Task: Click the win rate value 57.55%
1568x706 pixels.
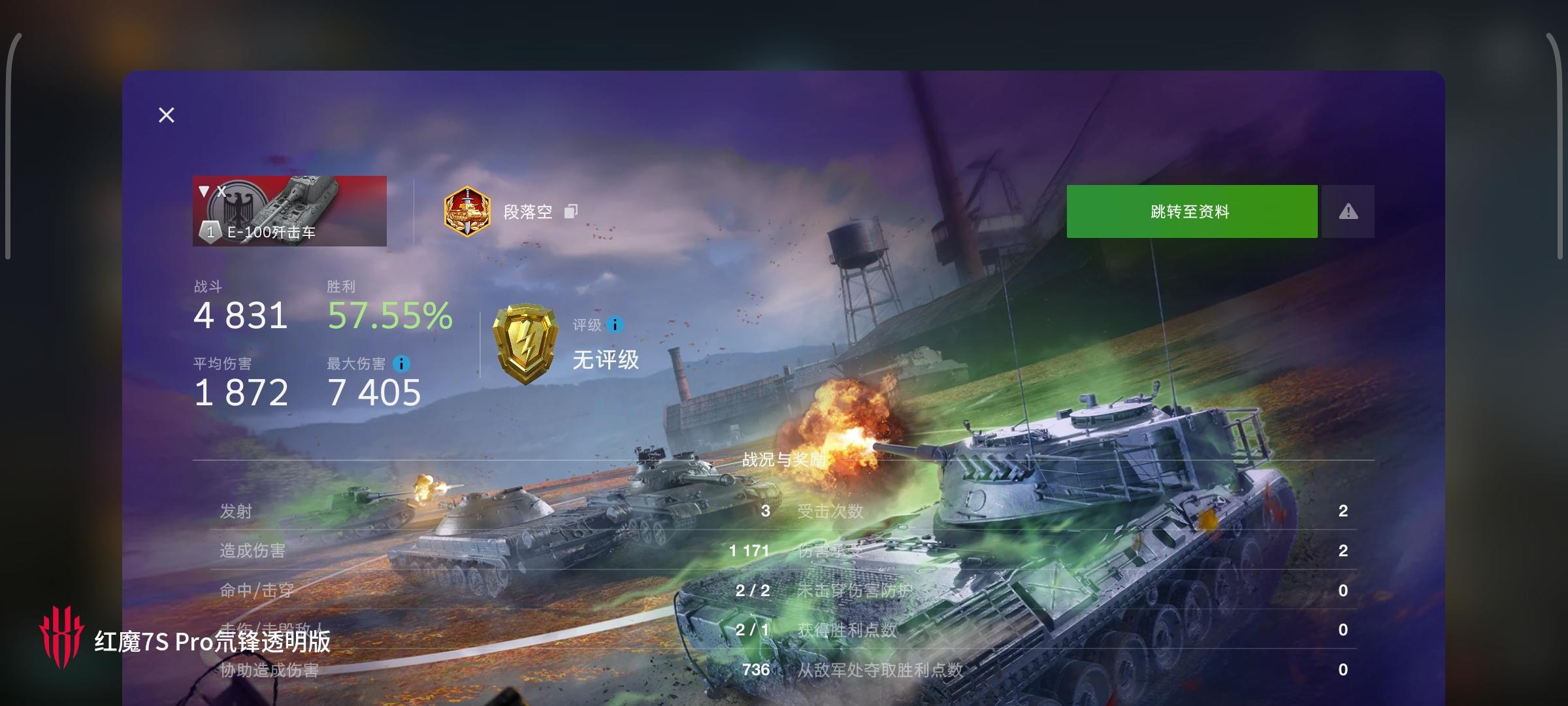Action: [389, 316]
